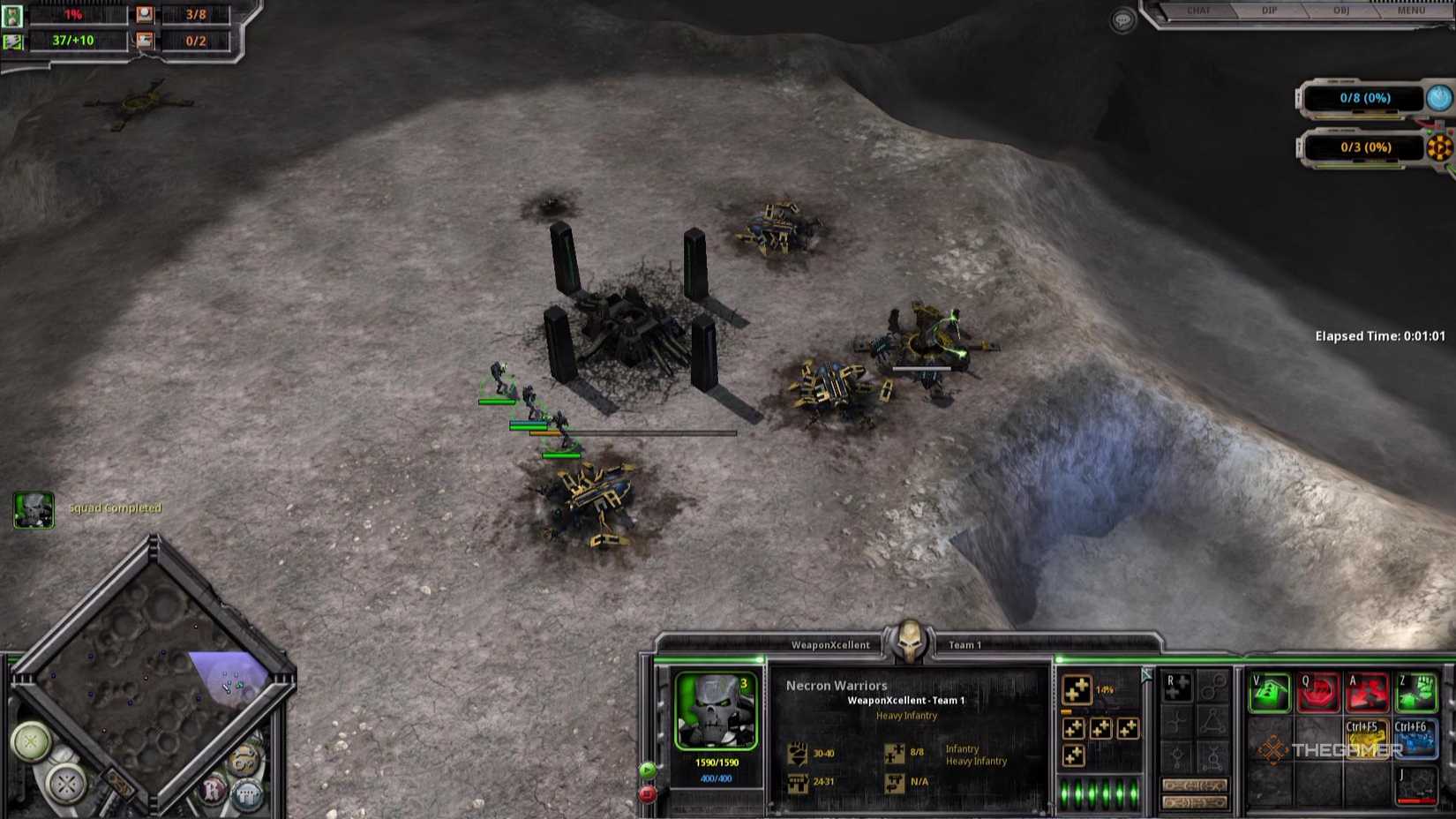
Task: Select the green Z repair ability icon
Action: pos(1415,690)
